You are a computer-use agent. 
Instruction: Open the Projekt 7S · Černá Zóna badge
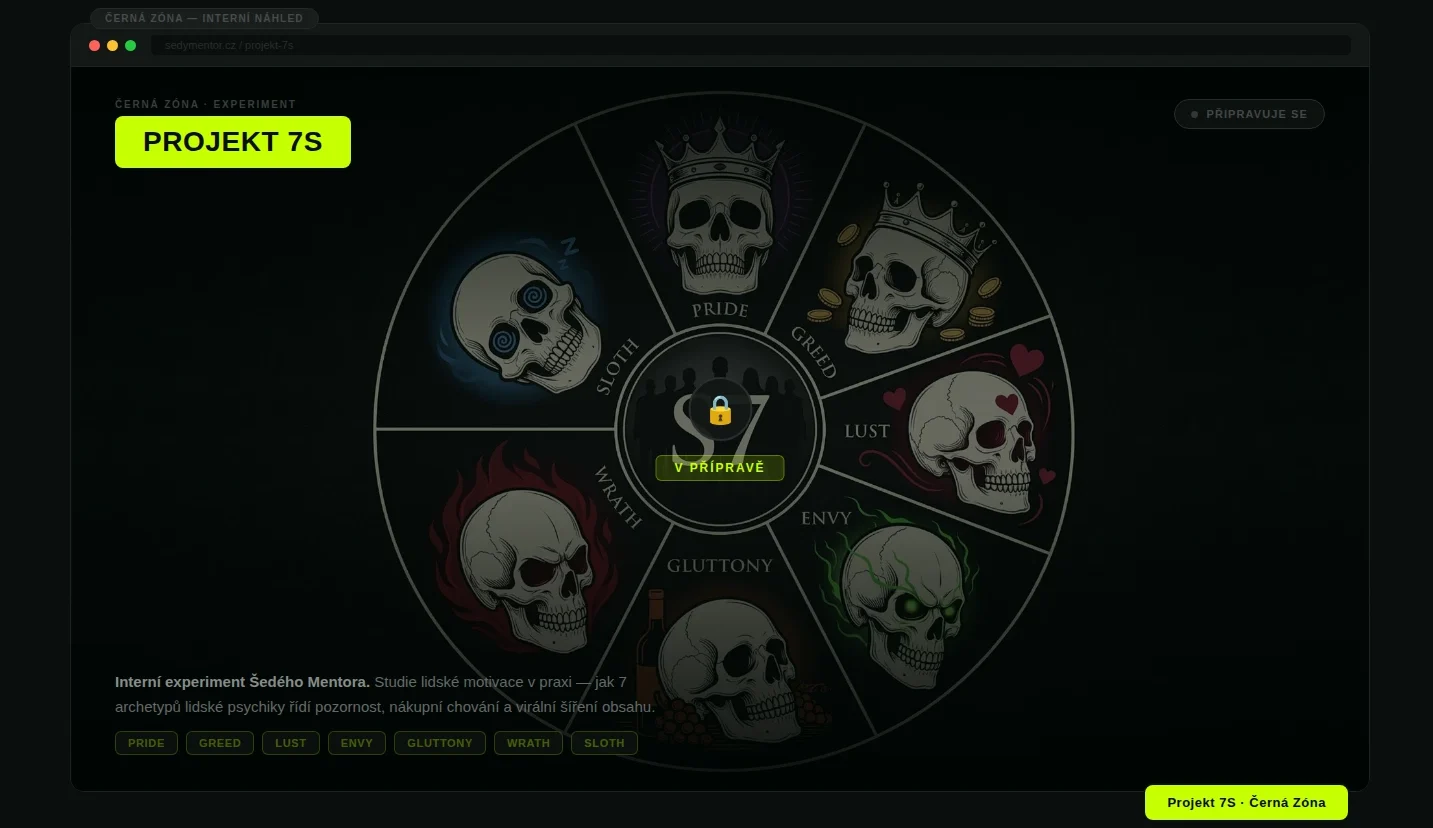[x=1246, y=802]
